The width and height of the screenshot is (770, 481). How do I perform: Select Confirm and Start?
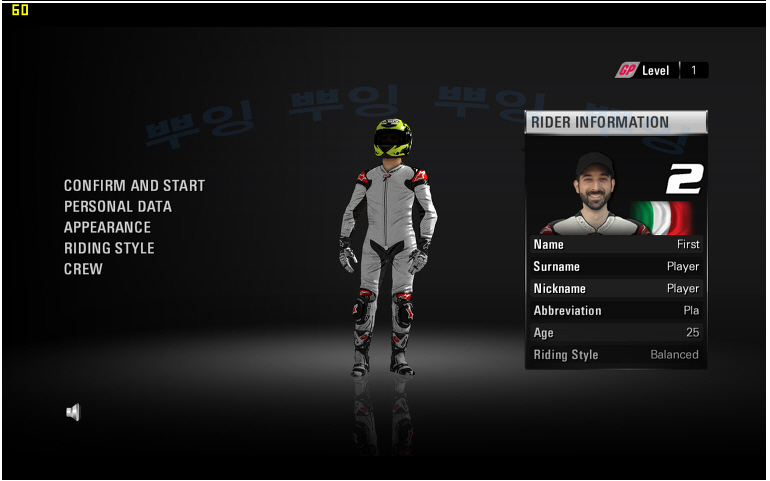(x=134, y=186)
